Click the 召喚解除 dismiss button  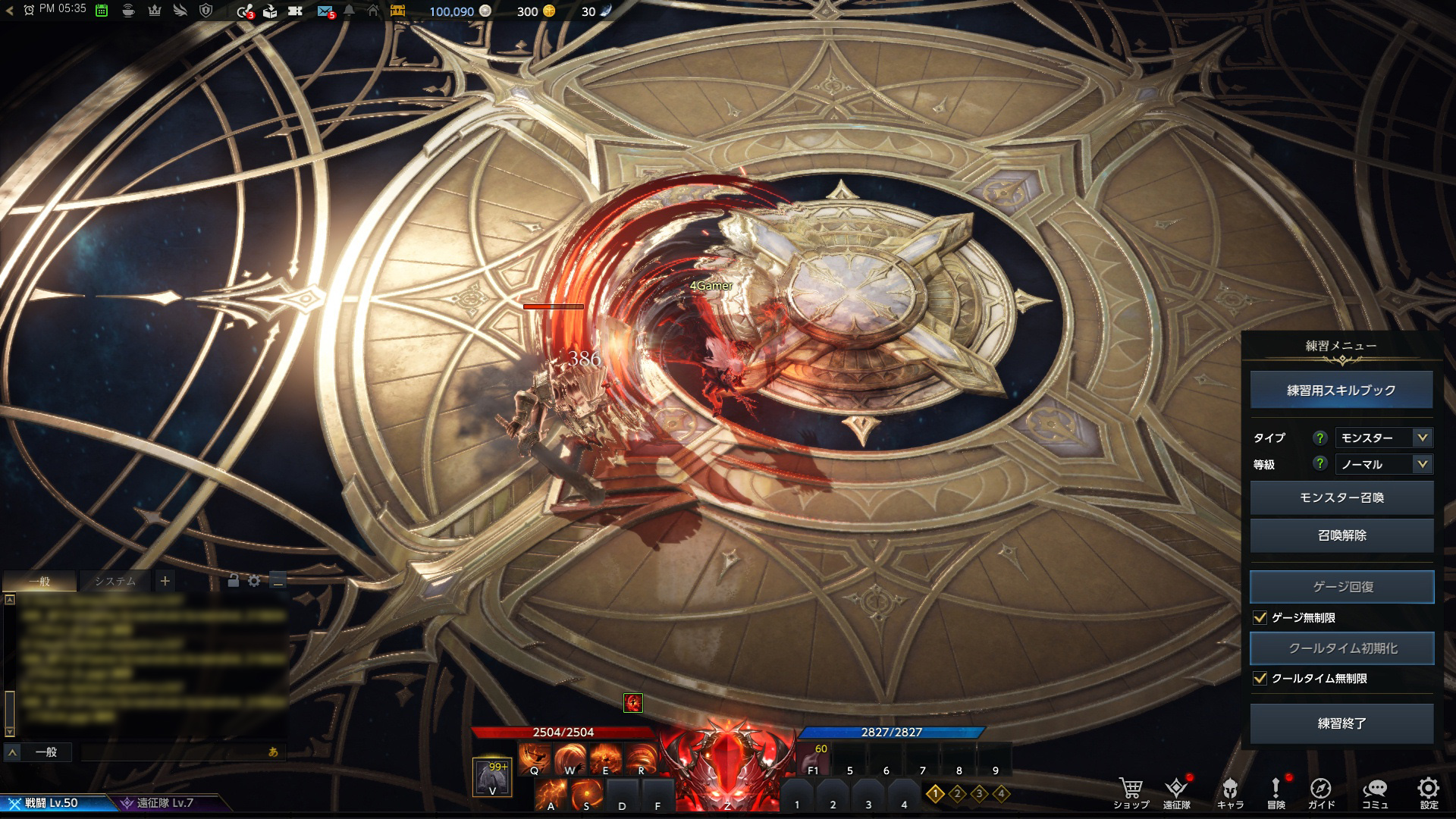[1341, 535]
